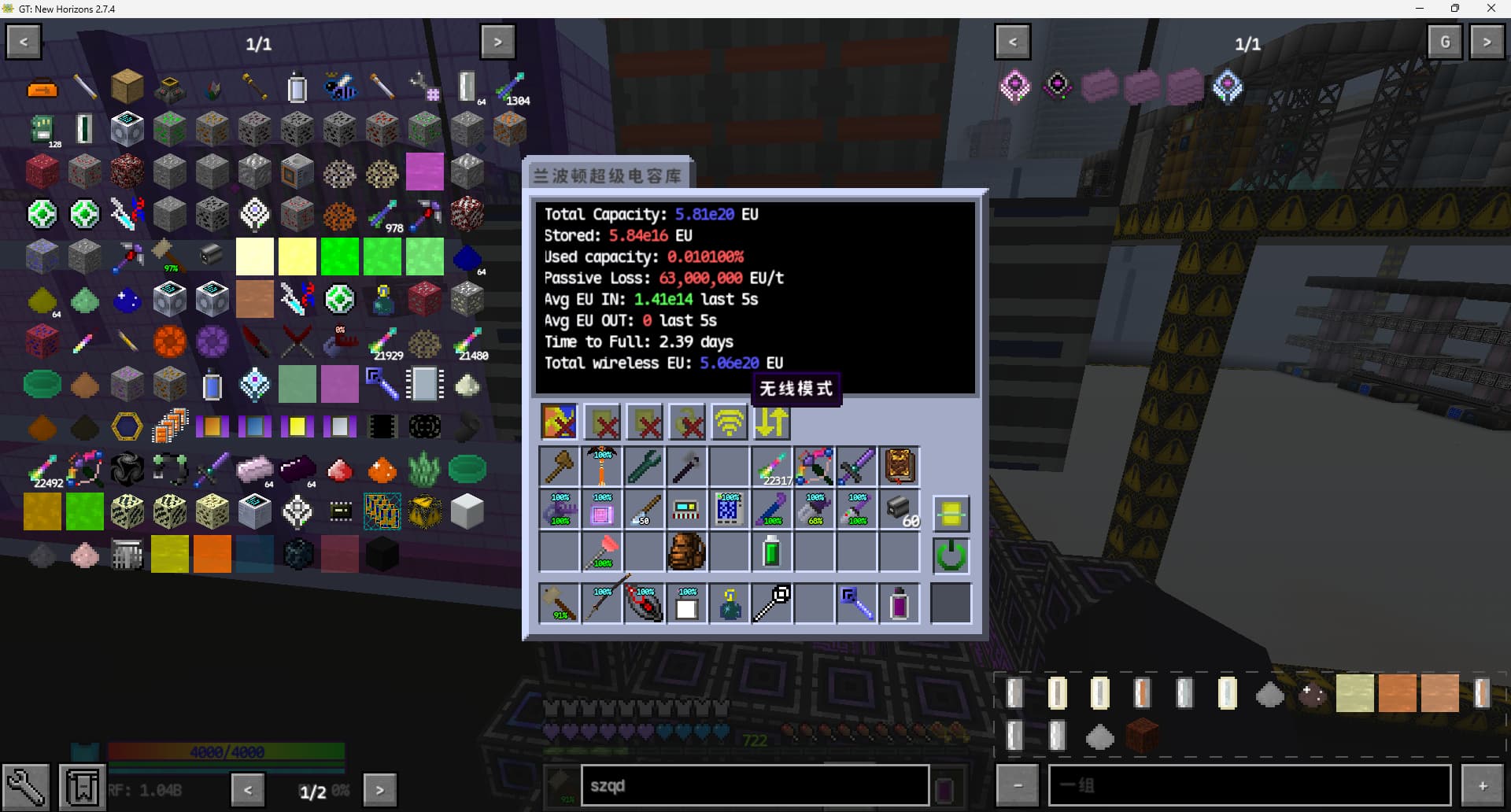1511x812 pixels.
Task: Click the G button in the right panel
Action: tap(1444, 42)
